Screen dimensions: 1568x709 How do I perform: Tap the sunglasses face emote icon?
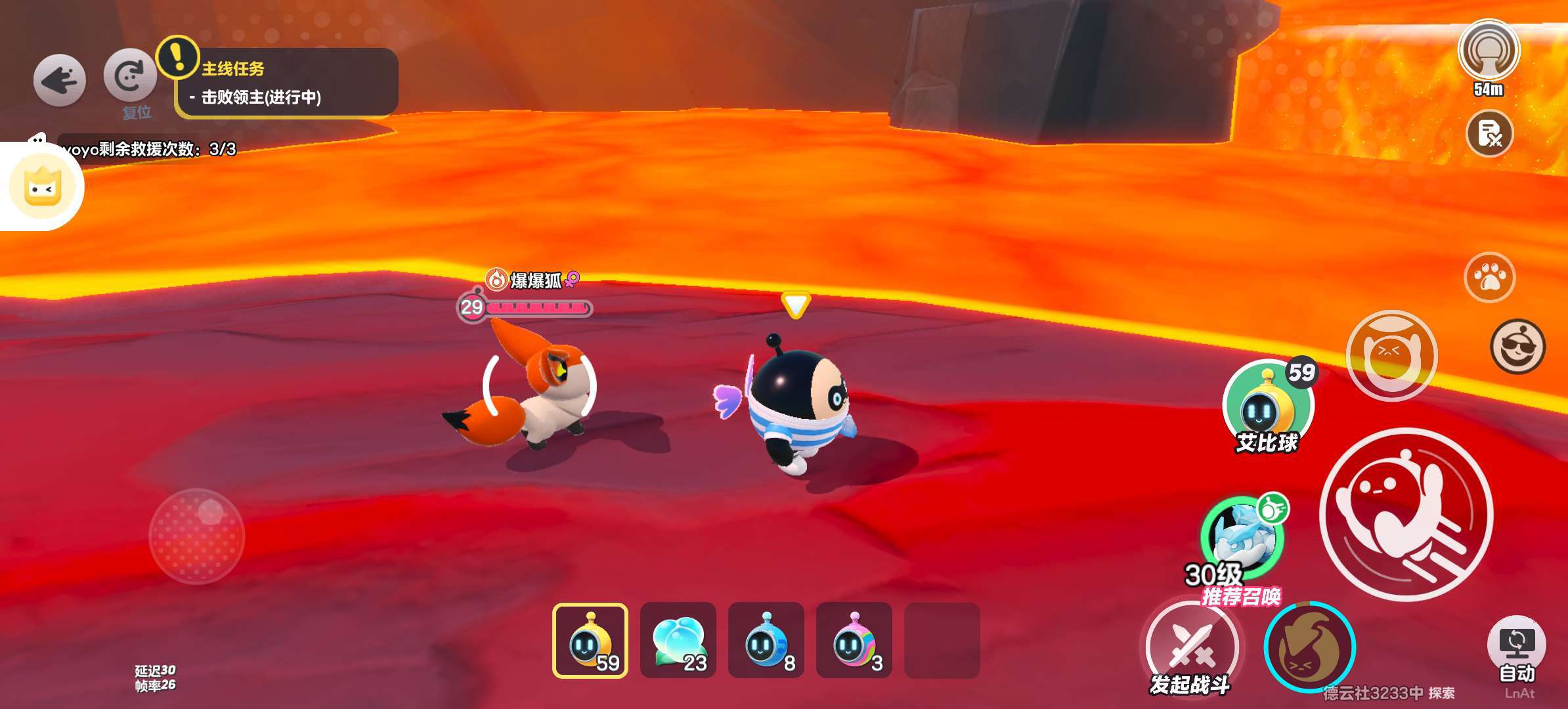[1517, 346]
